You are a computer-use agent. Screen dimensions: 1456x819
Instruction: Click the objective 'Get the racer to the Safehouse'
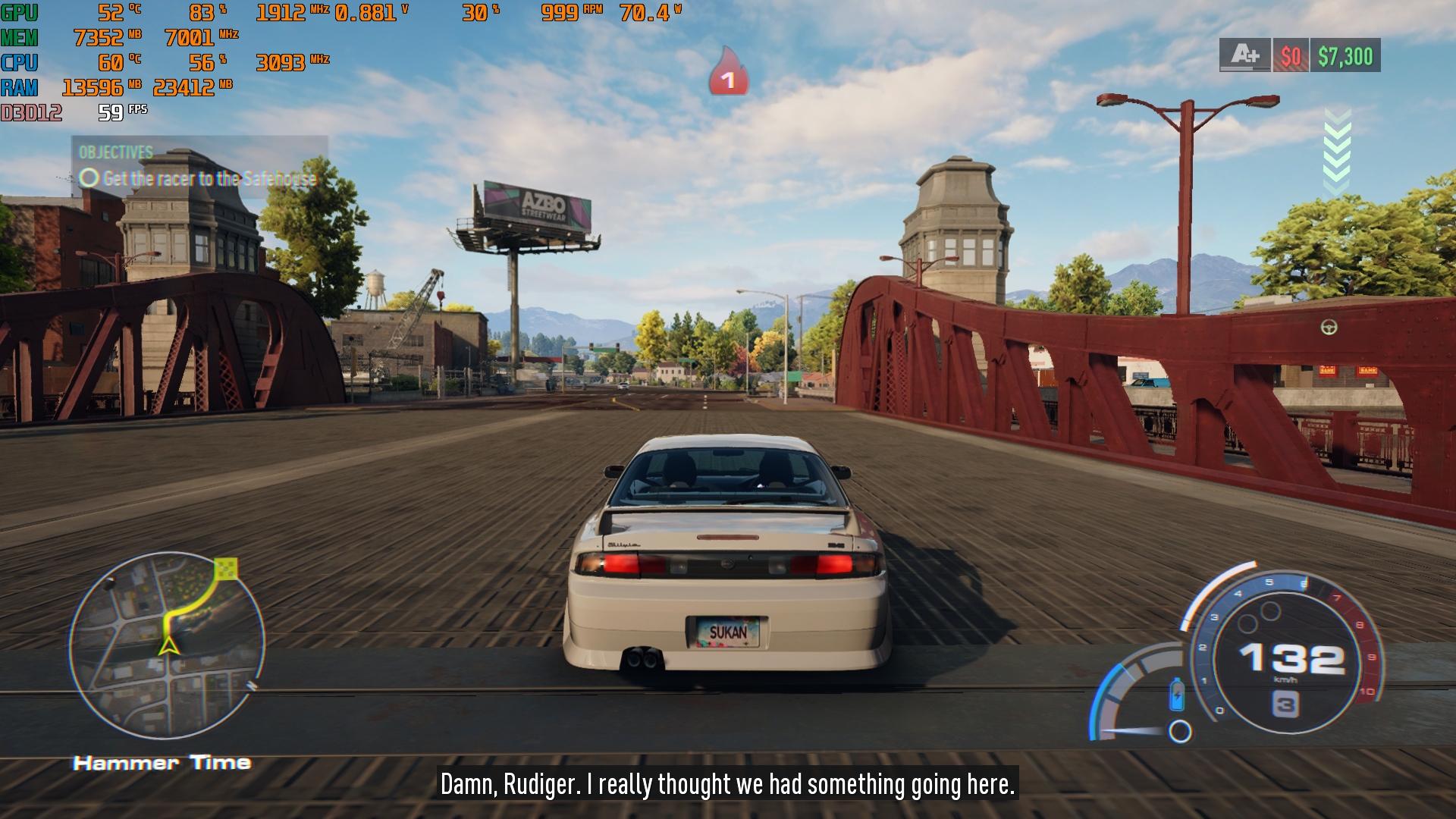pyautogui.click(x=209, y=179)
